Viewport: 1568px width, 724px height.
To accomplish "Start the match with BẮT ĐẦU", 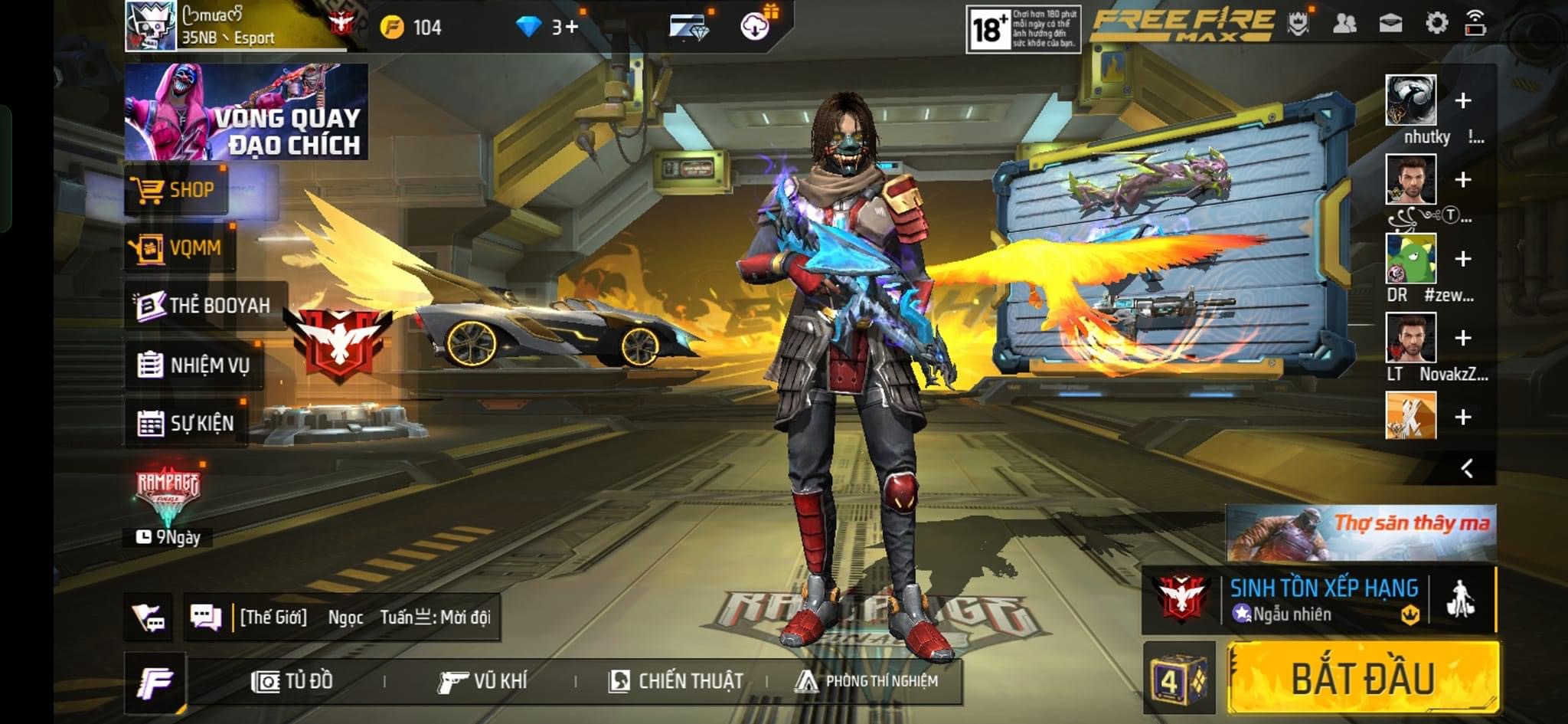I will [x=1363, y=679].
